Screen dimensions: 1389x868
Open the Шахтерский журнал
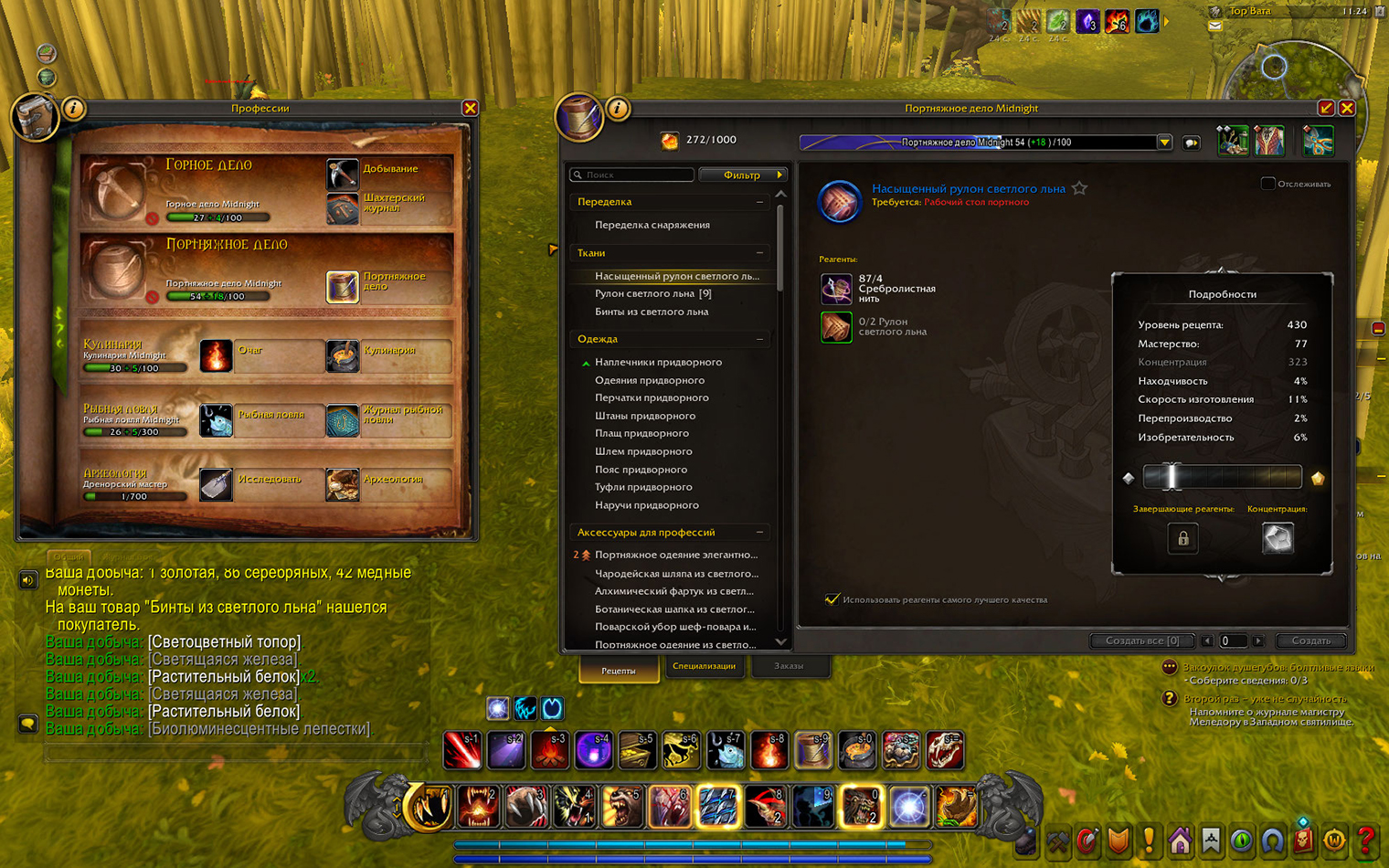pos(342,208)
